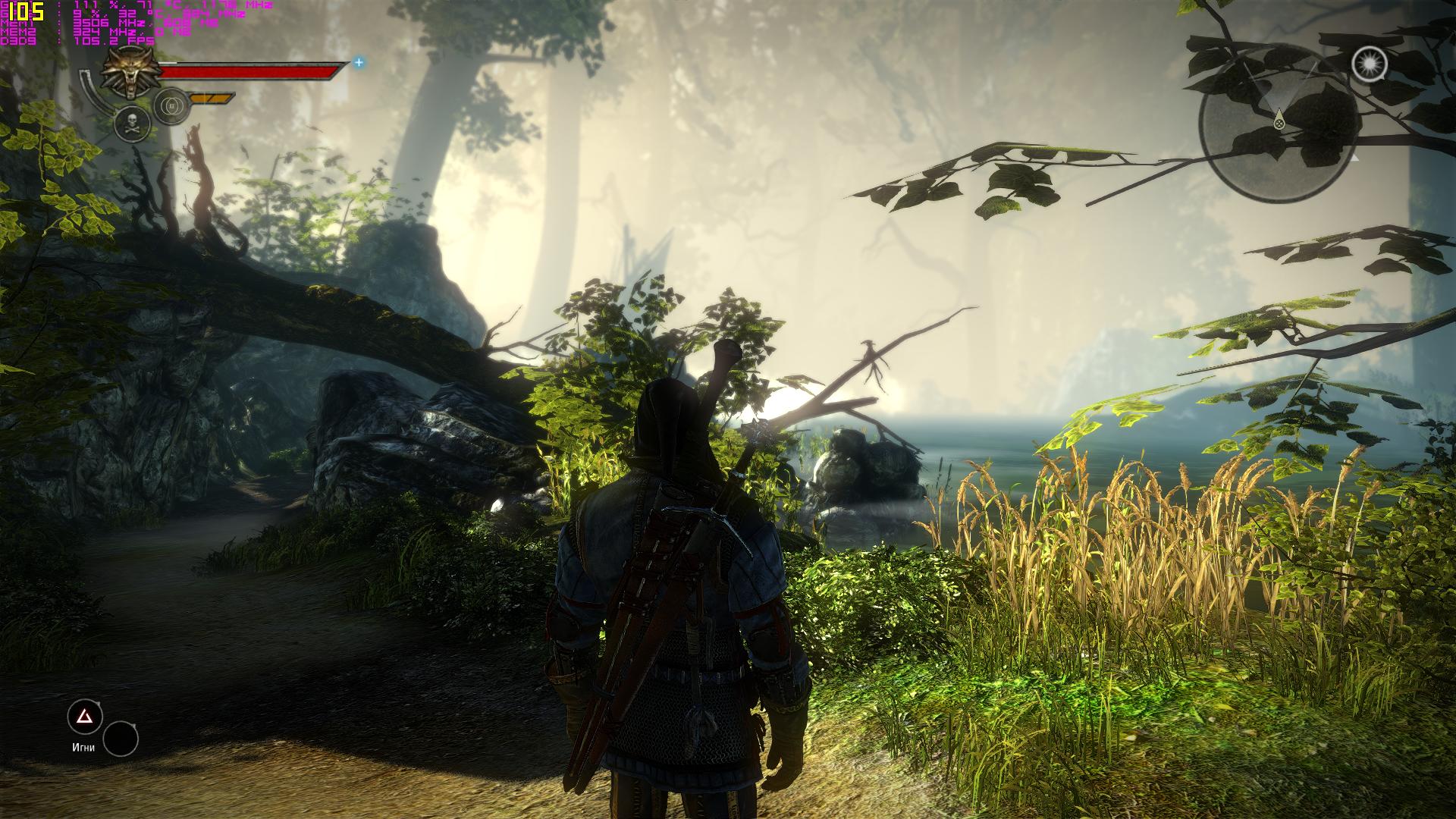Select the empty quick item slot
1456x819 pixels.
[121, 739]
